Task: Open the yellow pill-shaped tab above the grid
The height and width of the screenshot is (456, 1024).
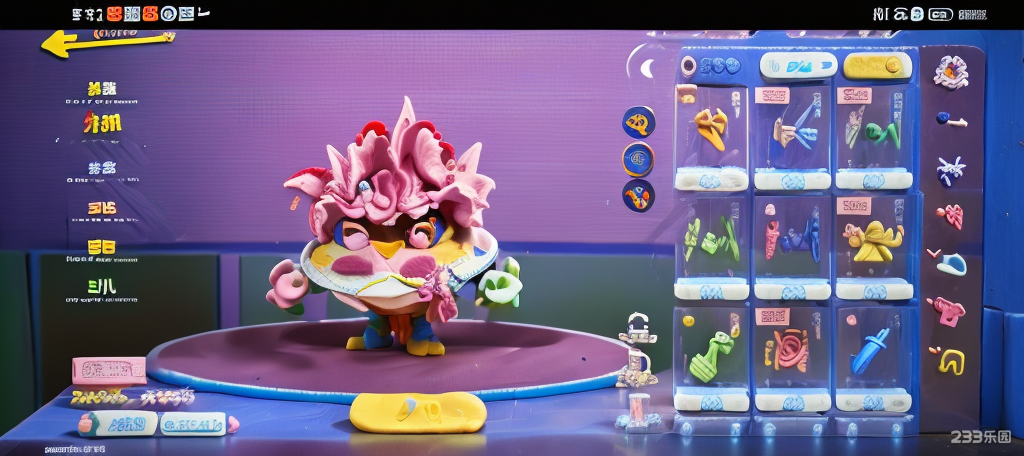Action: 877,67
